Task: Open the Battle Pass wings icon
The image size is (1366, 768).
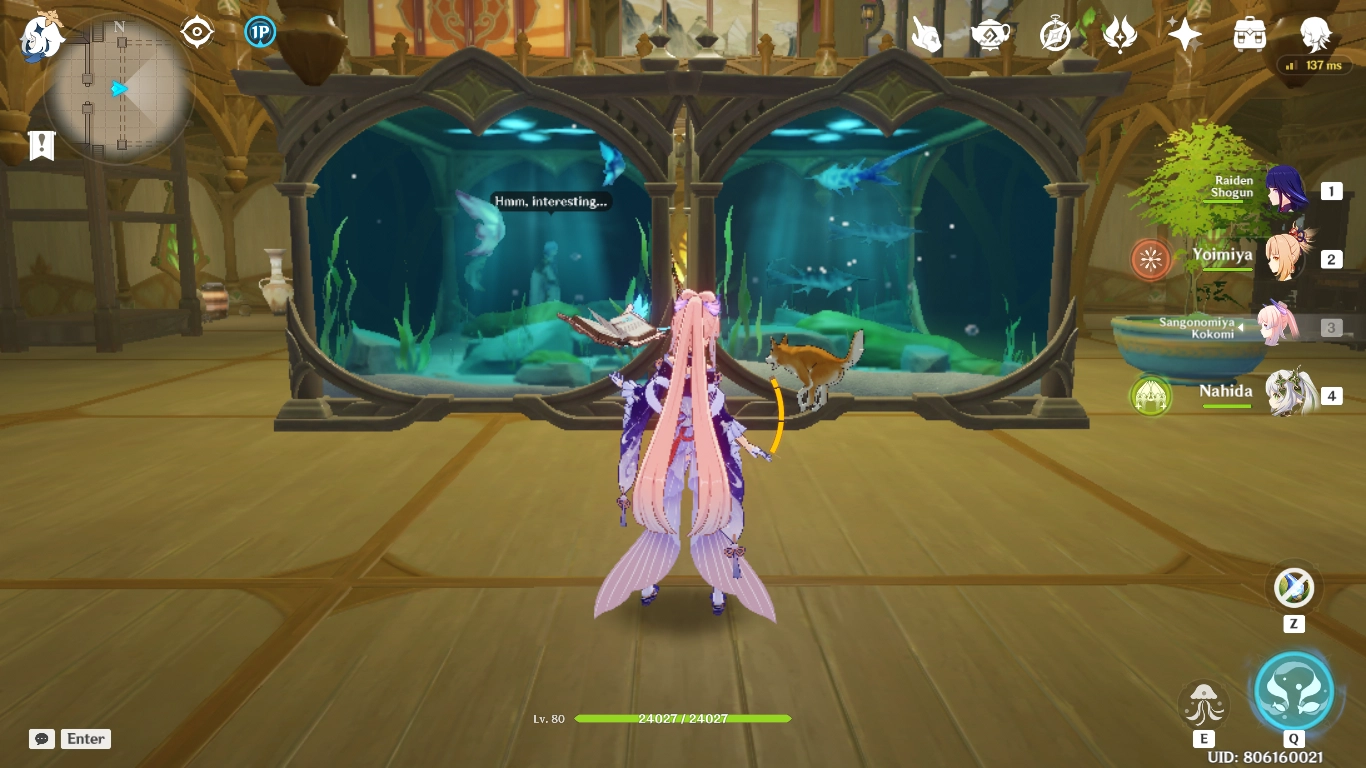Action: [x=1120, y=31]
